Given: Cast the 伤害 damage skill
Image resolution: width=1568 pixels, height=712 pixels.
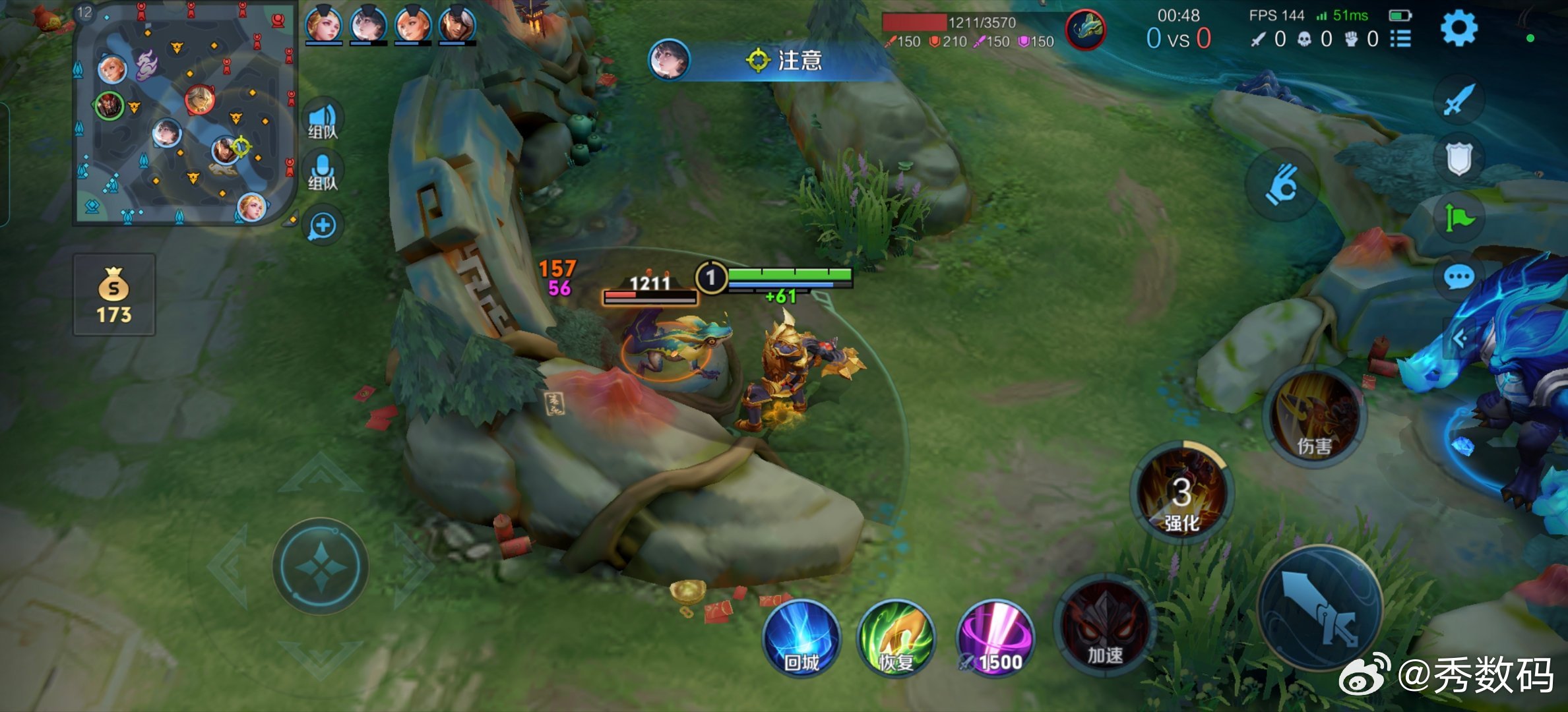Looking at the screenshot, I should 1314,417.
